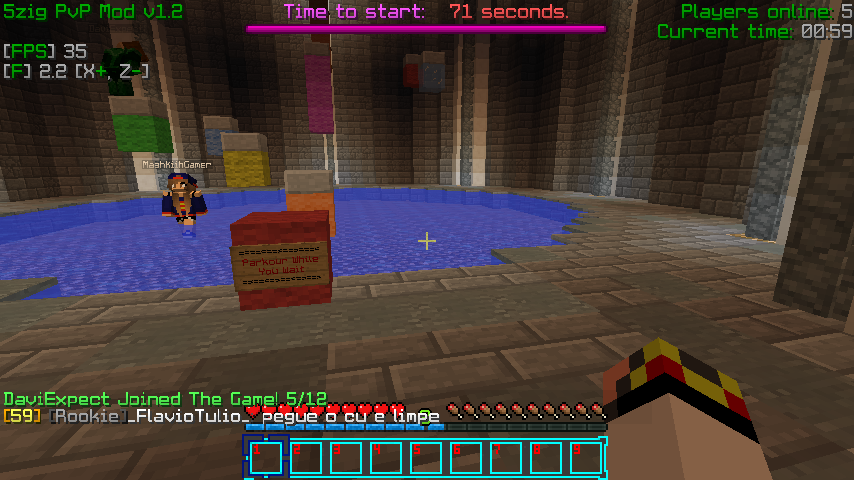The width and height of the screenshot is (854, 480).
Task: Switch to the hotbar slot marked 8
Action: (x=546, y=458)
